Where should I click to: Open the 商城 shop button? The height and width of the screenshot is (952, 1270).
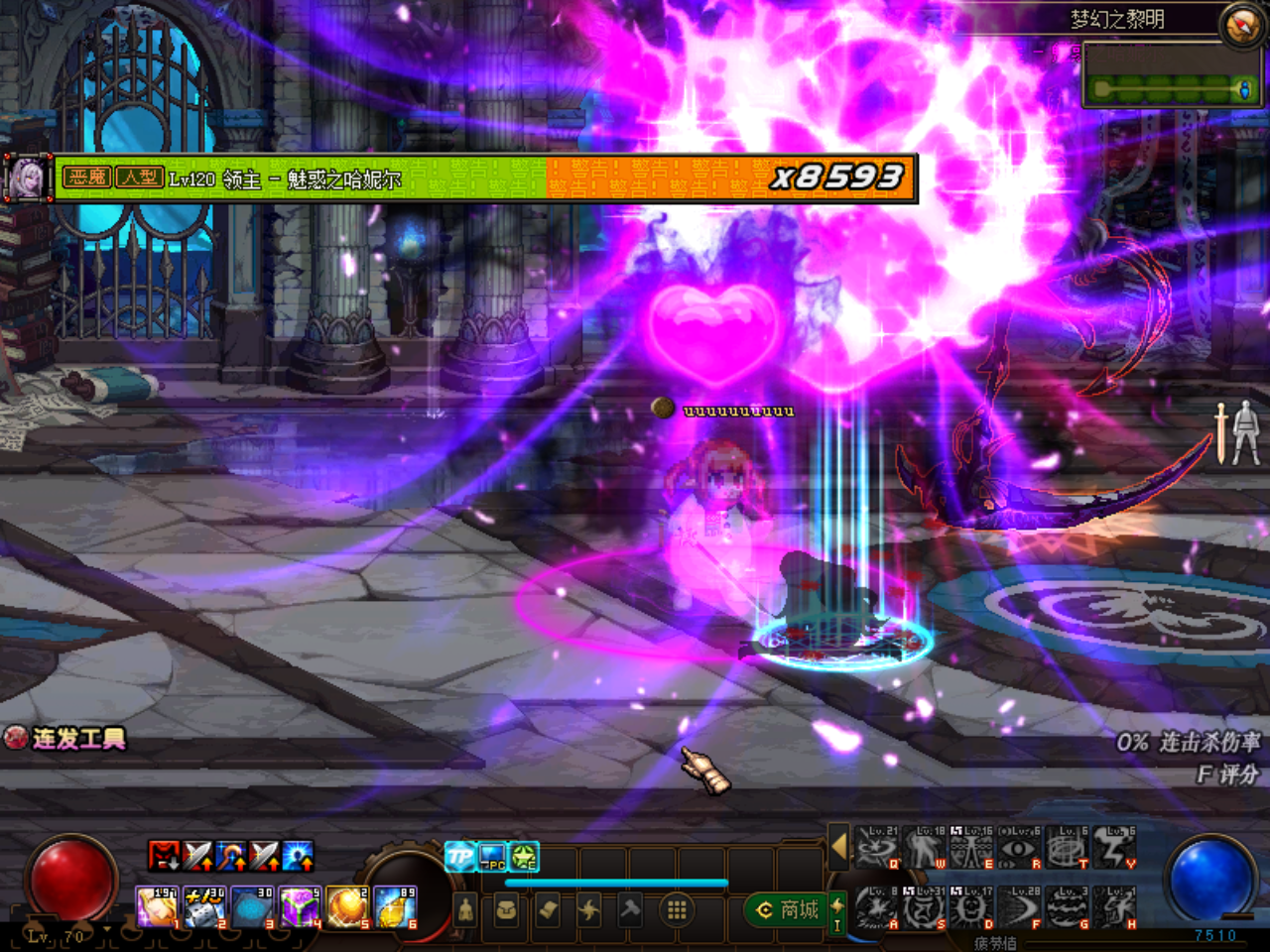pos(789,910)
